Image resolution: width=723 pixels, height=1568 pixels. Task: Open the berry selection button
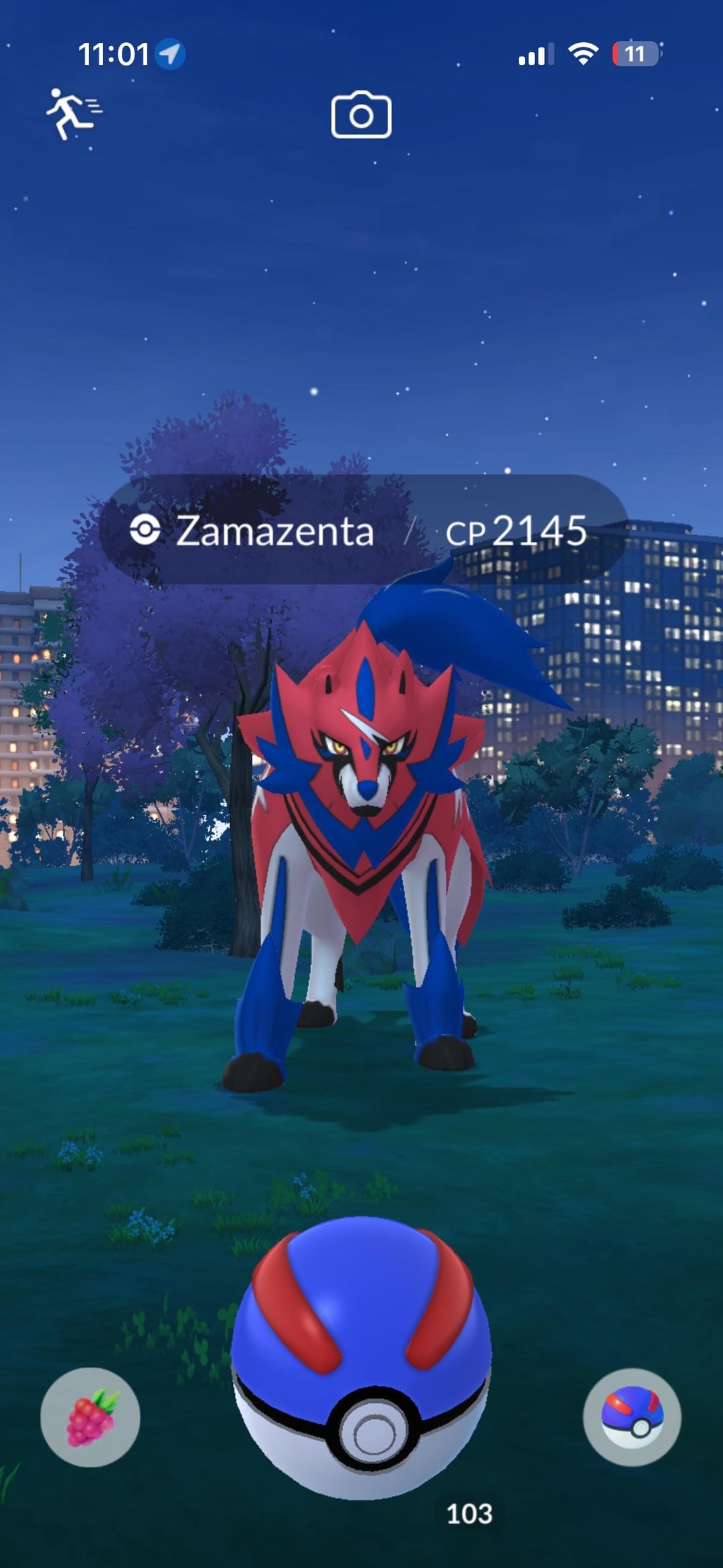pyautogui.click(x=90, y=1417)
